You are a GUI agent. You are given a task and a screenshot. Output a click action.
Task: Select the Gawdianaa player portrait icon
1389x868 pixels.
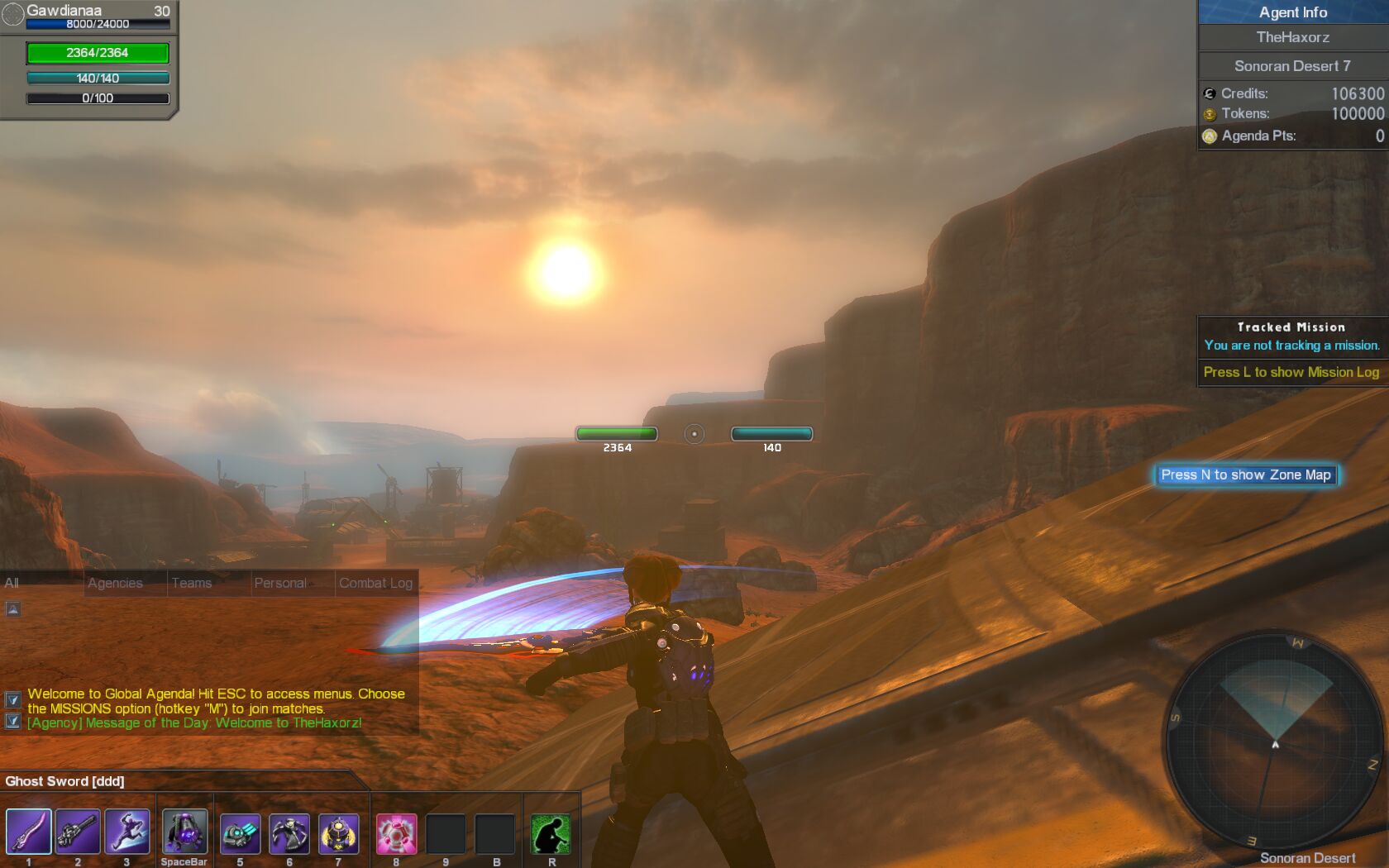pyautogui.click(x=13, y=15)
